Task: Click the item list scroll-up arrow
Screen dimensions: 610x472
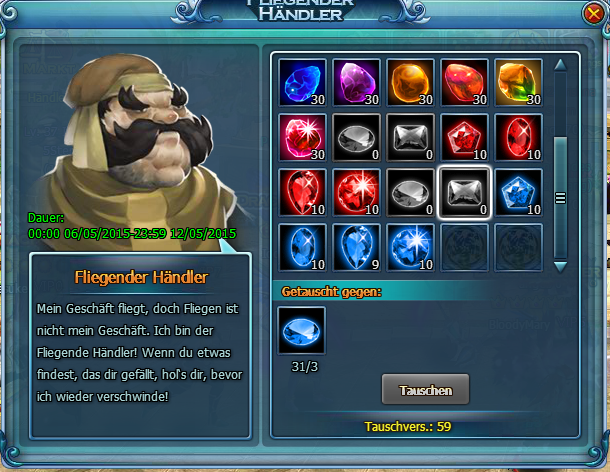Action: pos(560,66)
